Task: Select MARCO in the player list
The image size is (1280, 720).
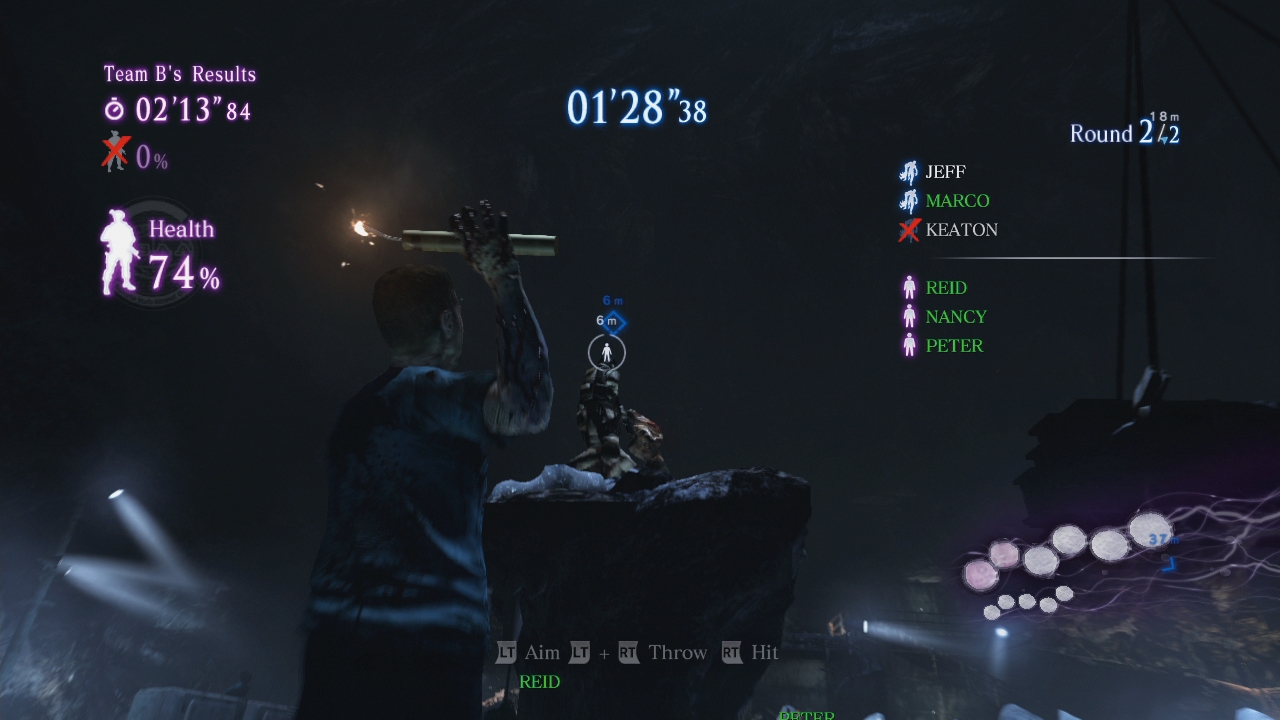Action: click(957, 201)
